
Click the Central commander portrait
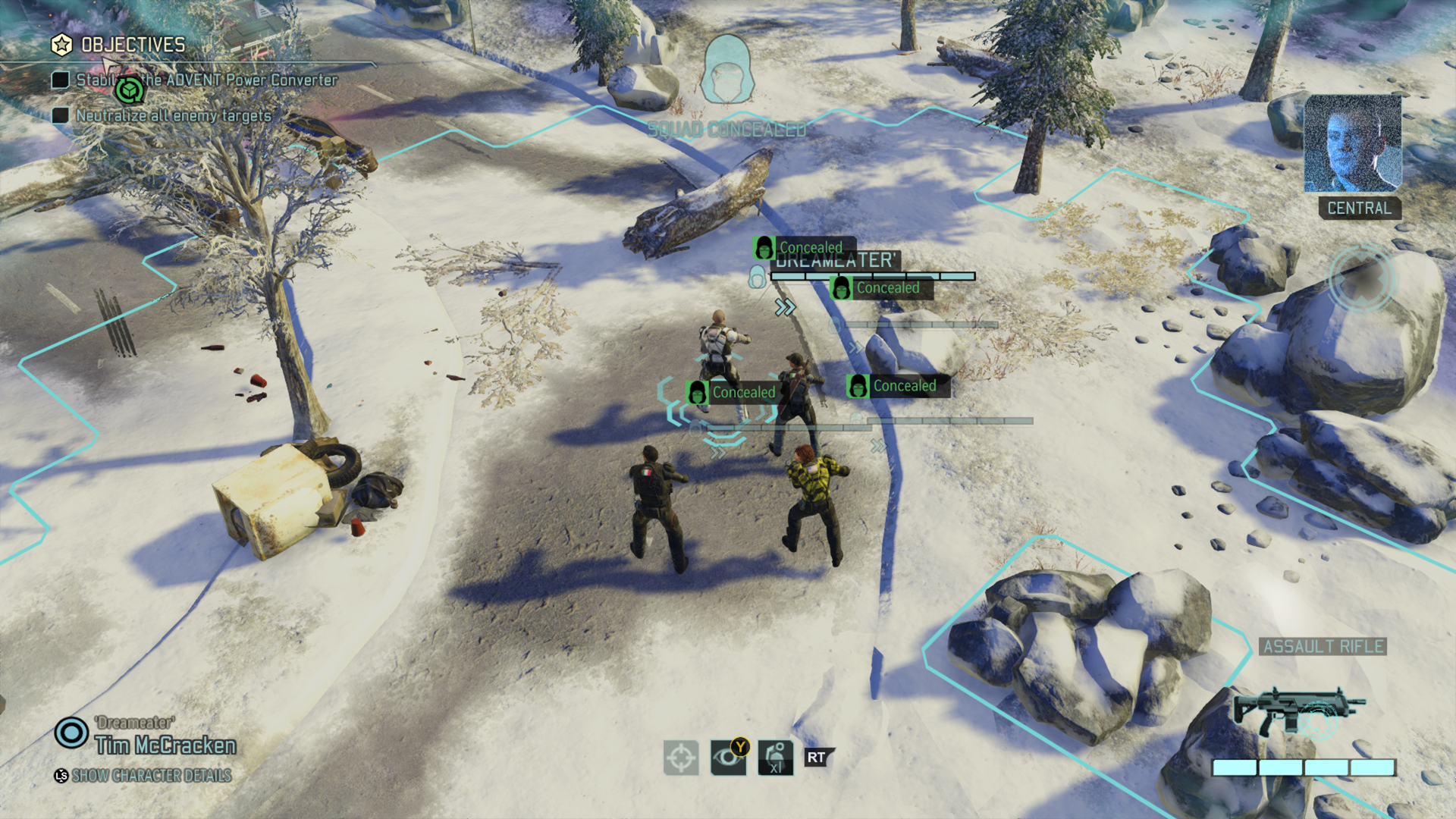tap(1352, 143)
